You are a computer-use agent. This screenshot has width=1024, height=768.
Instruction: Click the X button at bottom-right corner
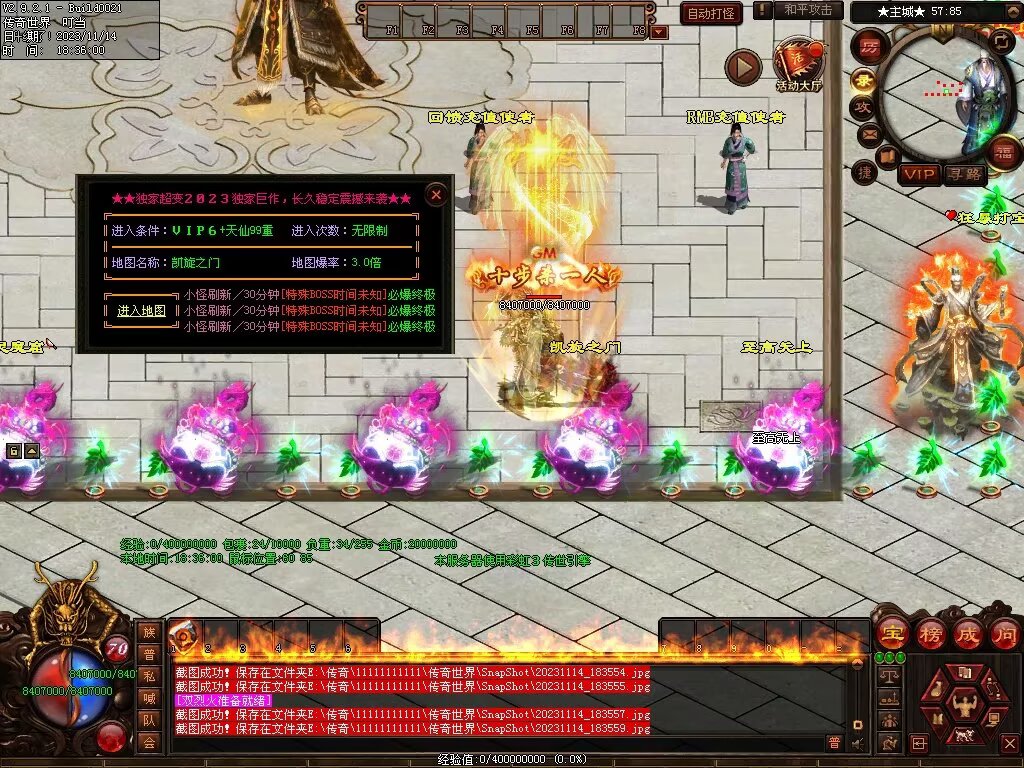click(x=1009, y=743)
